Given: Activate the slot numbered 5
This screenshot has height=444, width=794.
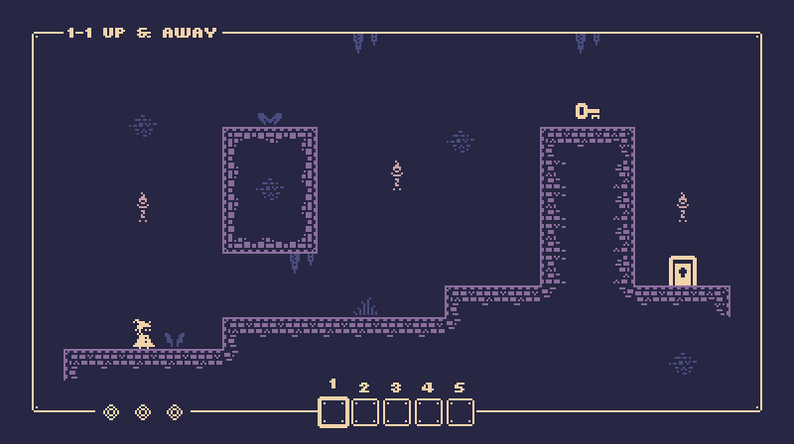Looking at the screenshot, I should 460,412.
